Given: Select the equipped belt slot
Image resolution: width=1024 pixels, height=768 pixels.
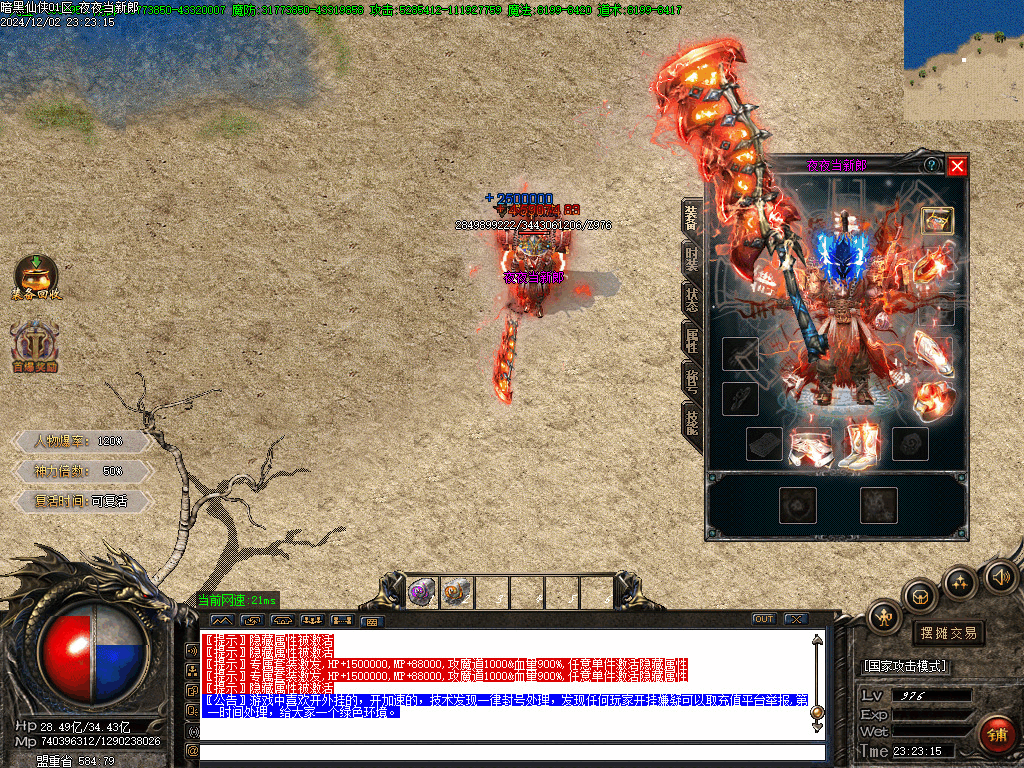Looking at the screenshot, I should [809, 446].
